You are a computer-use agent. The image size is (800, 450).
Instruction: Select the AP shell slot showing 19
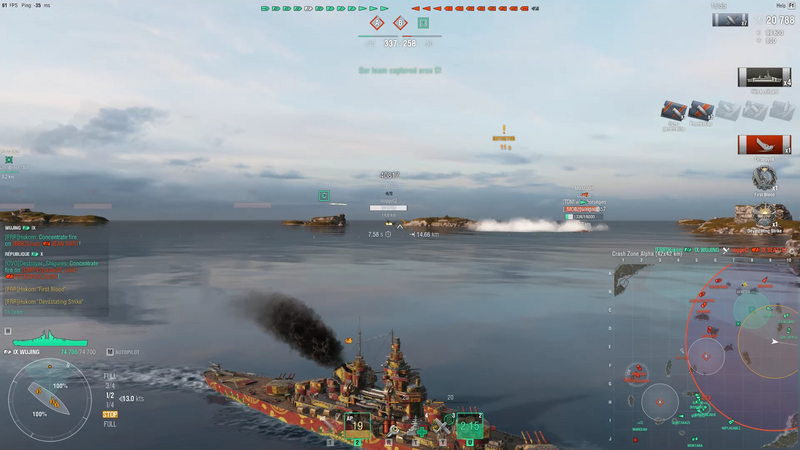click(x=357, y=426)
